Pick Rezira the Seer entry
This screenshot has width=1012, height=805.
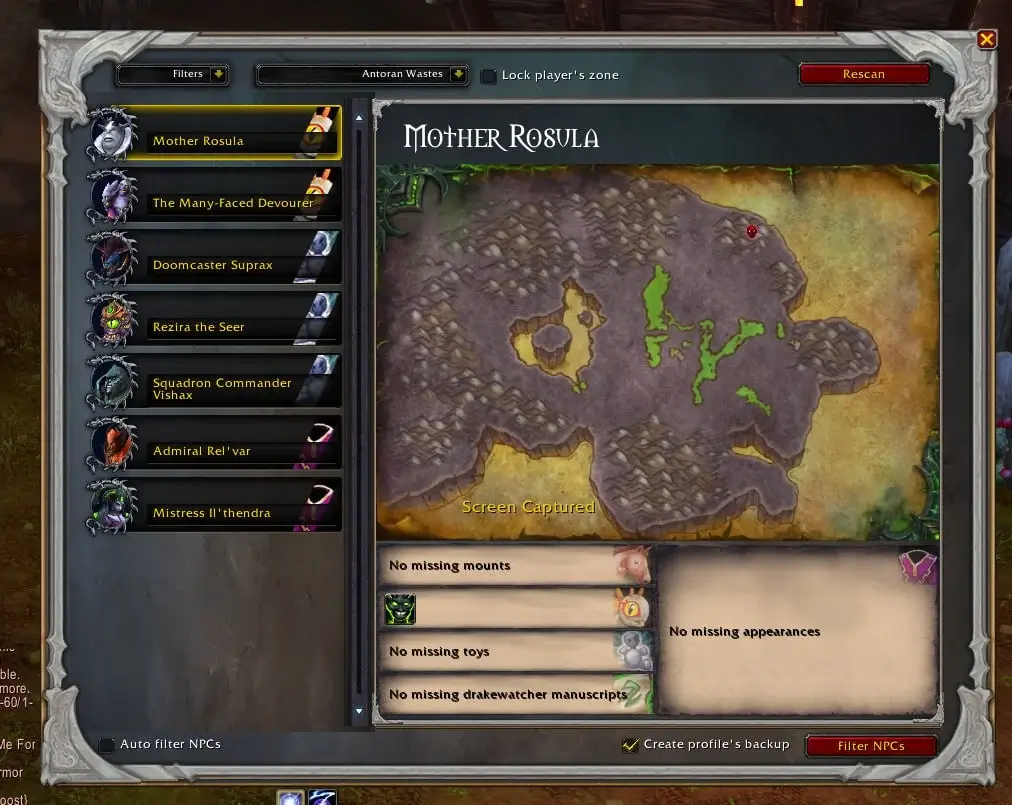(215, 322)
